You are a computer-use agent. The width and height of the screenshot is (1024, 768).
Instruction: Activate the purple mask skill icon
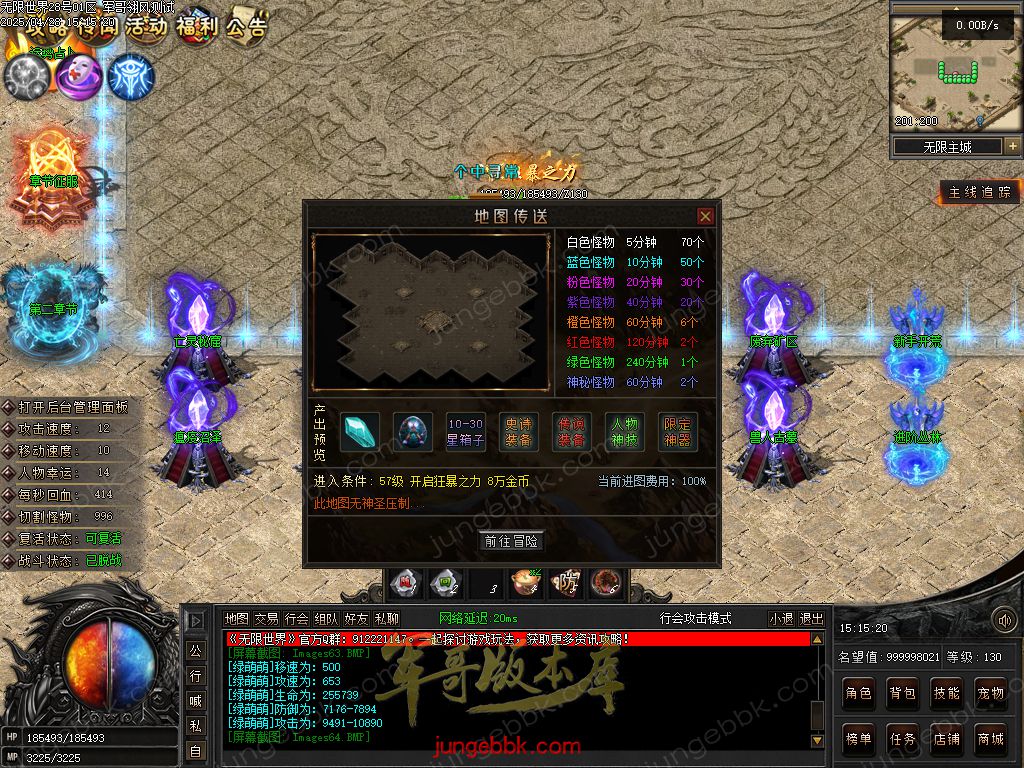pyautogui.click(x=79, y=77)
